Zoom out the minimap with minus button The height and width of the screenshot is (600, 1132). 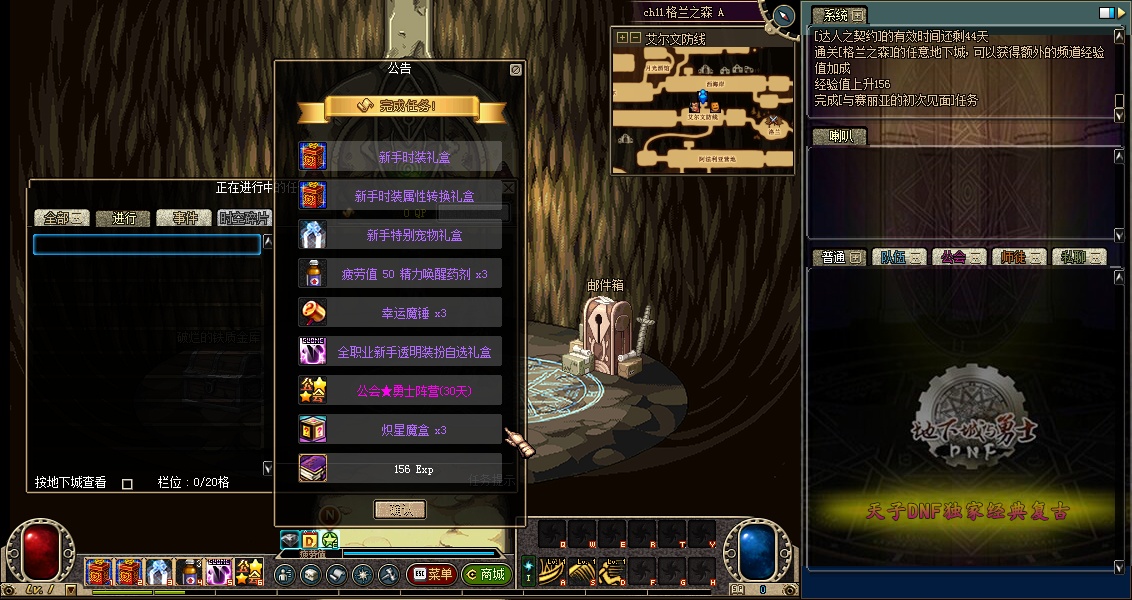pyautogui.click(x=634, y=38)
